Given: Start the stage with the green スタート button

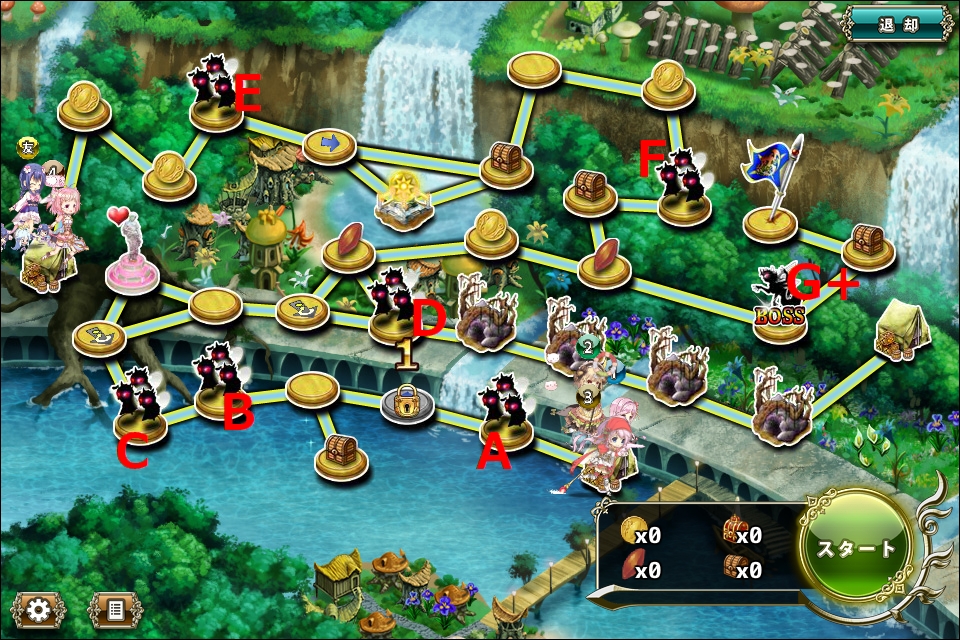Looking at the screenshot, I should pos(857,547).
